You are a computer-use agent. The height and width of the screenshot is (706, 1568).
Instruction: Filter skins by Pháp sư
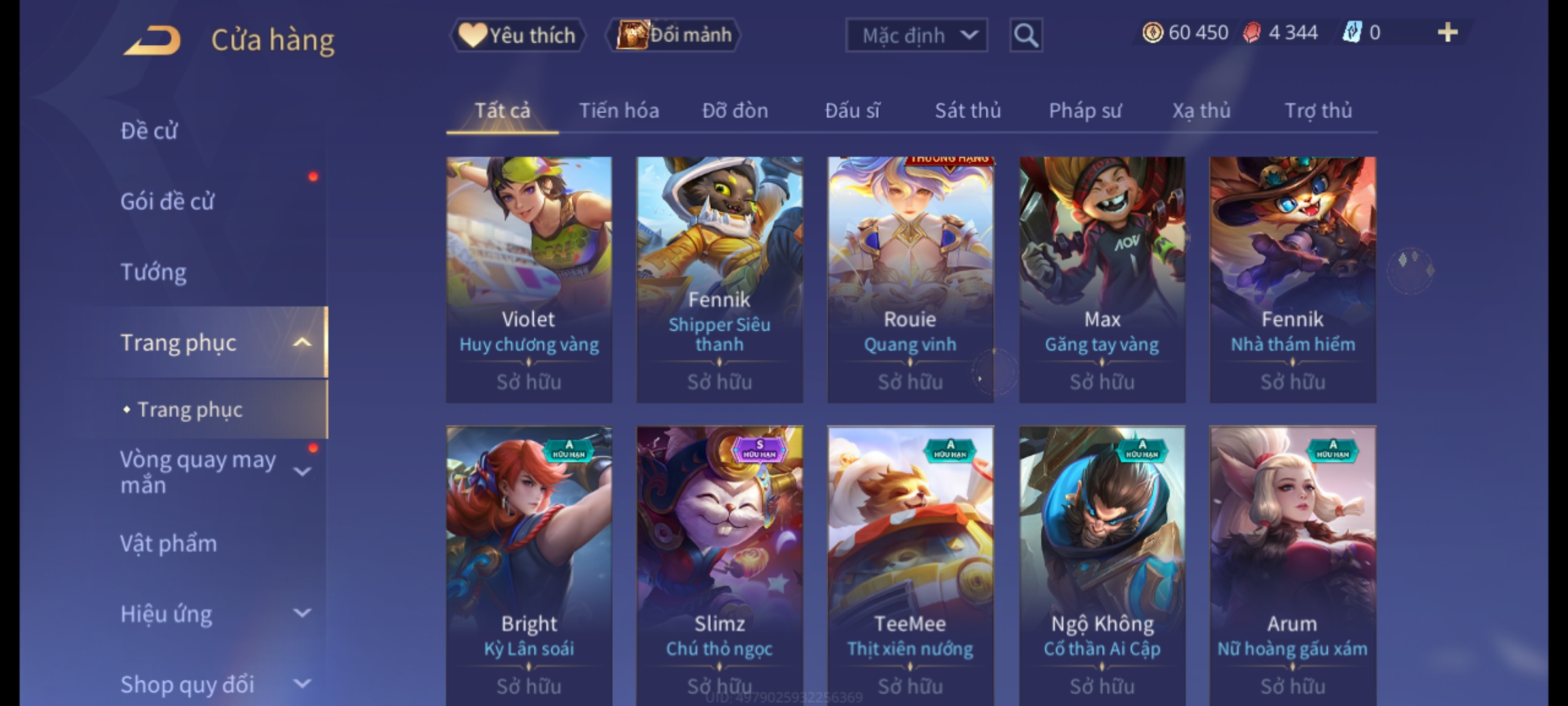pos(1085,110)
